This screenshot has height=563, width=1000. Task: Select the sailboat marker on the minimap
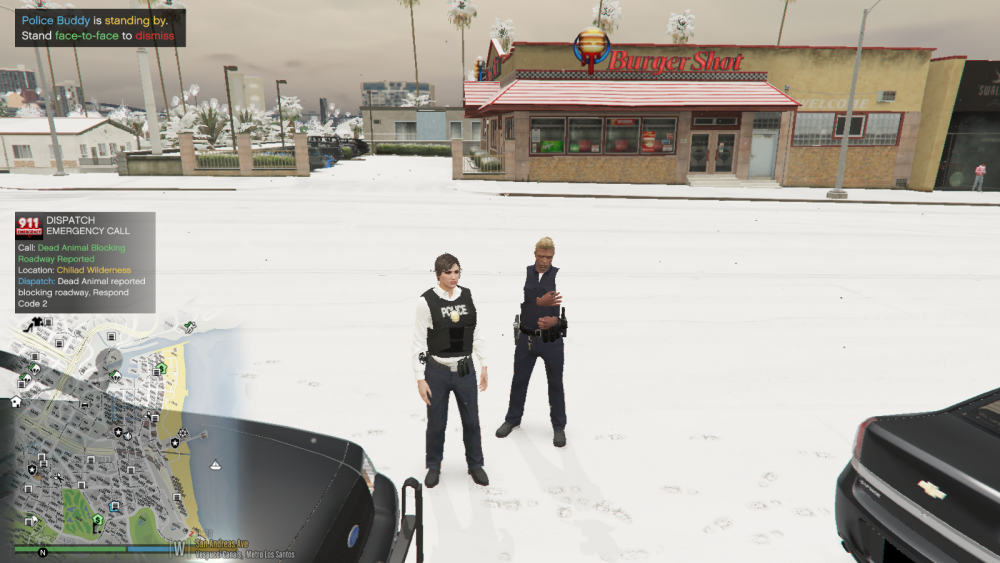tap(215, 466)
